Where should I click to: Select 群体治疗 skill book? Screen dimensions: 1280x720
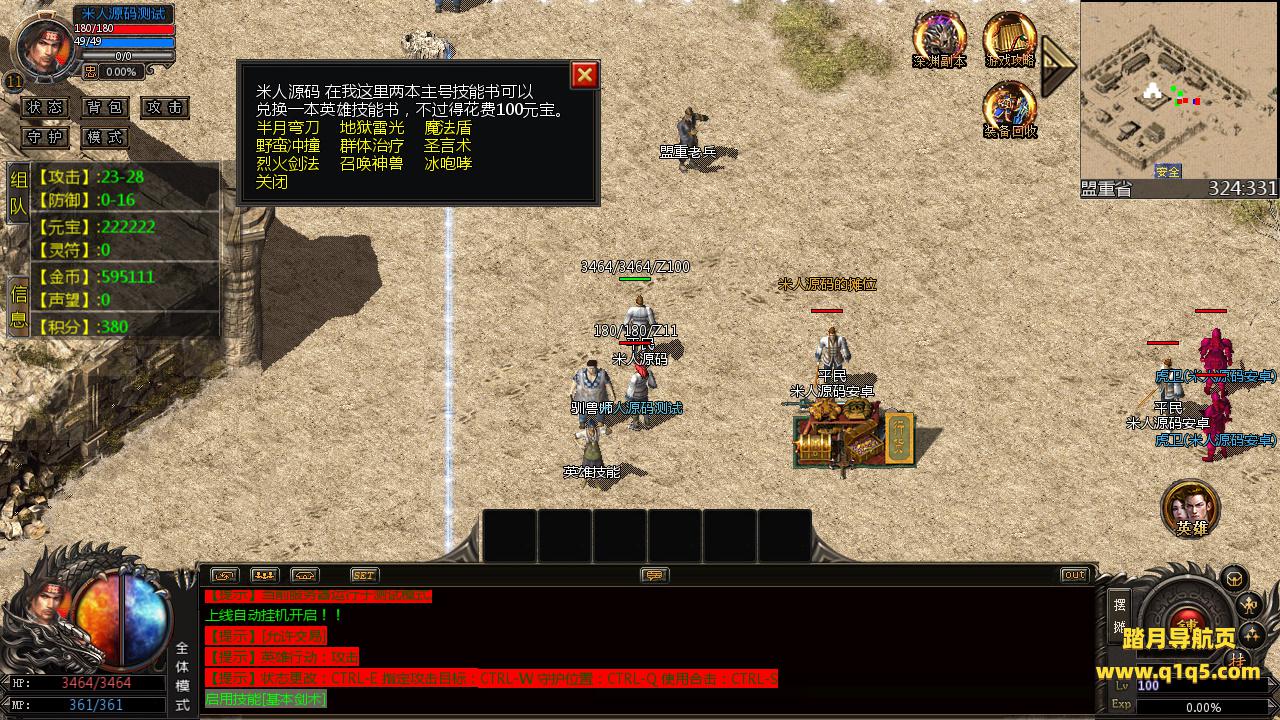(372, 146)
